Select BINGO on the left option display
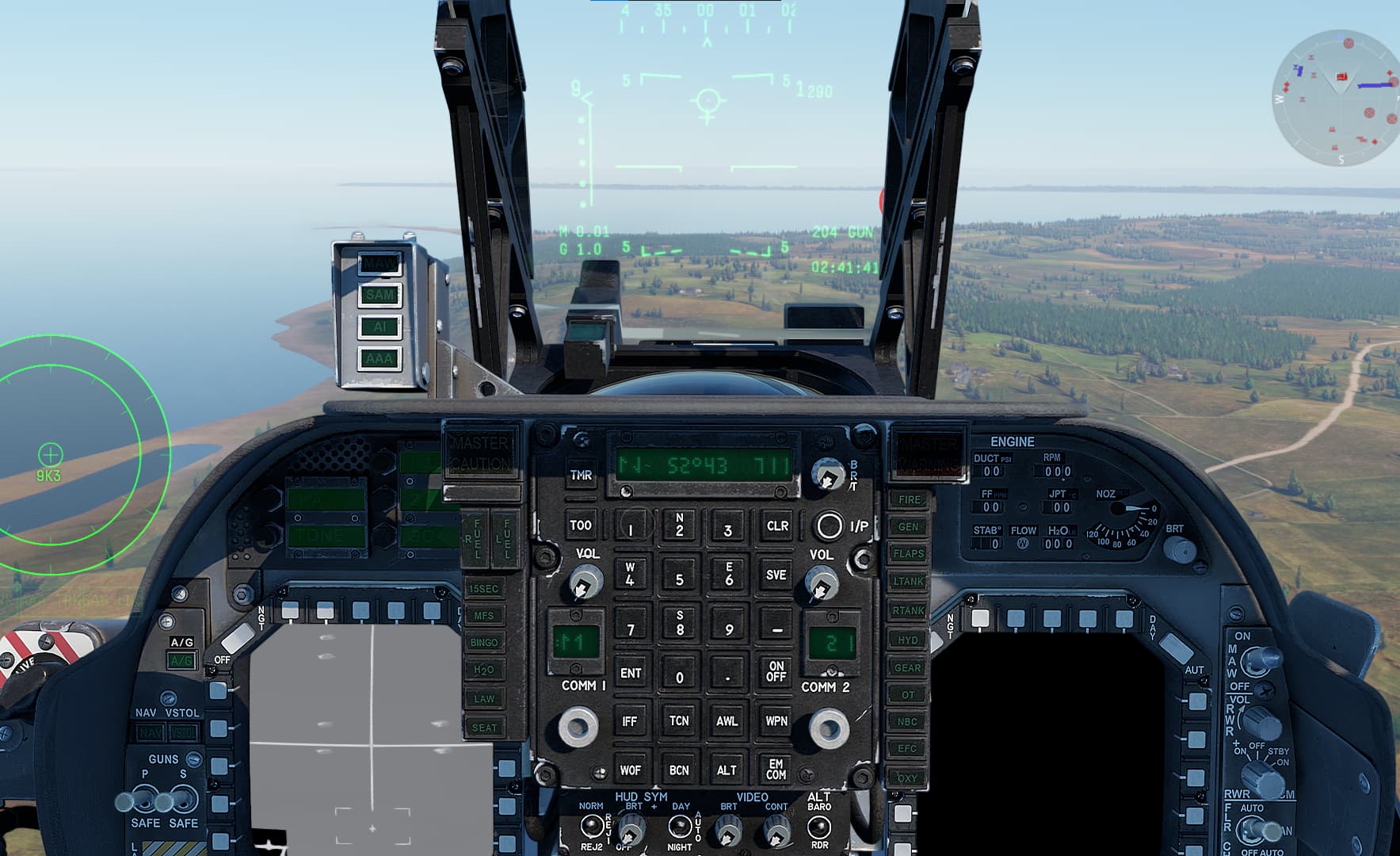Viewport: 1400px width, 856px height. click(486, 642)
